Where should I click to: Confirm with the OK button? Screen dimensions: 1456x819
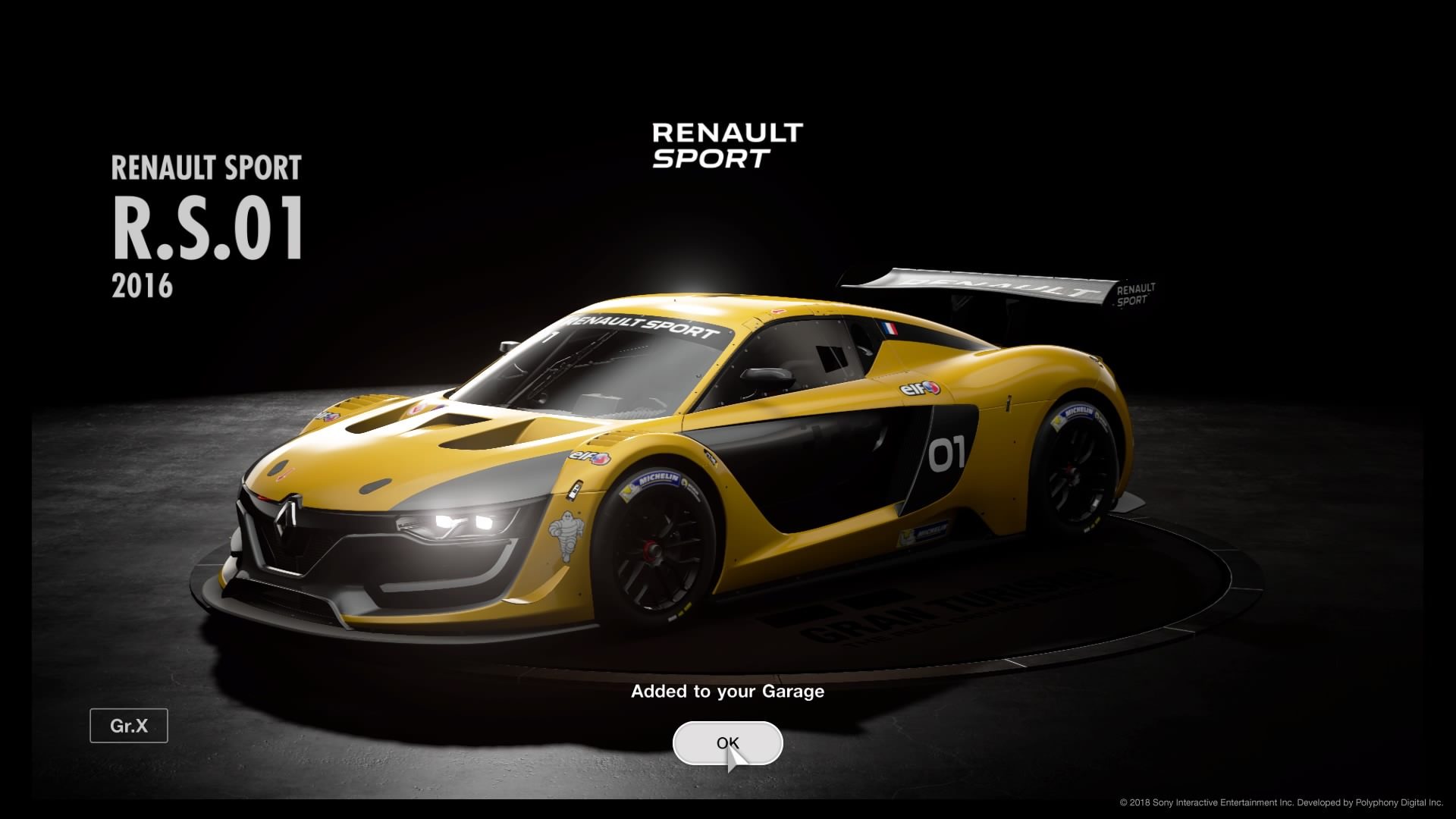point(726,742)
